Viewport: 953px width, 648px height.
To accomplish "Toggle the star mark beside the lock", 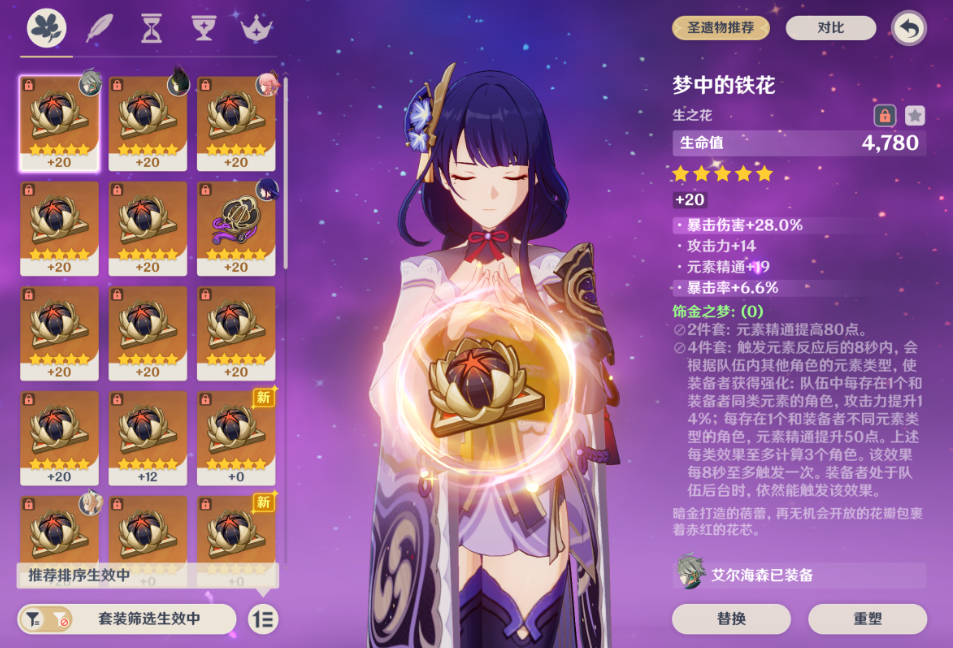I will coord(914,116).
